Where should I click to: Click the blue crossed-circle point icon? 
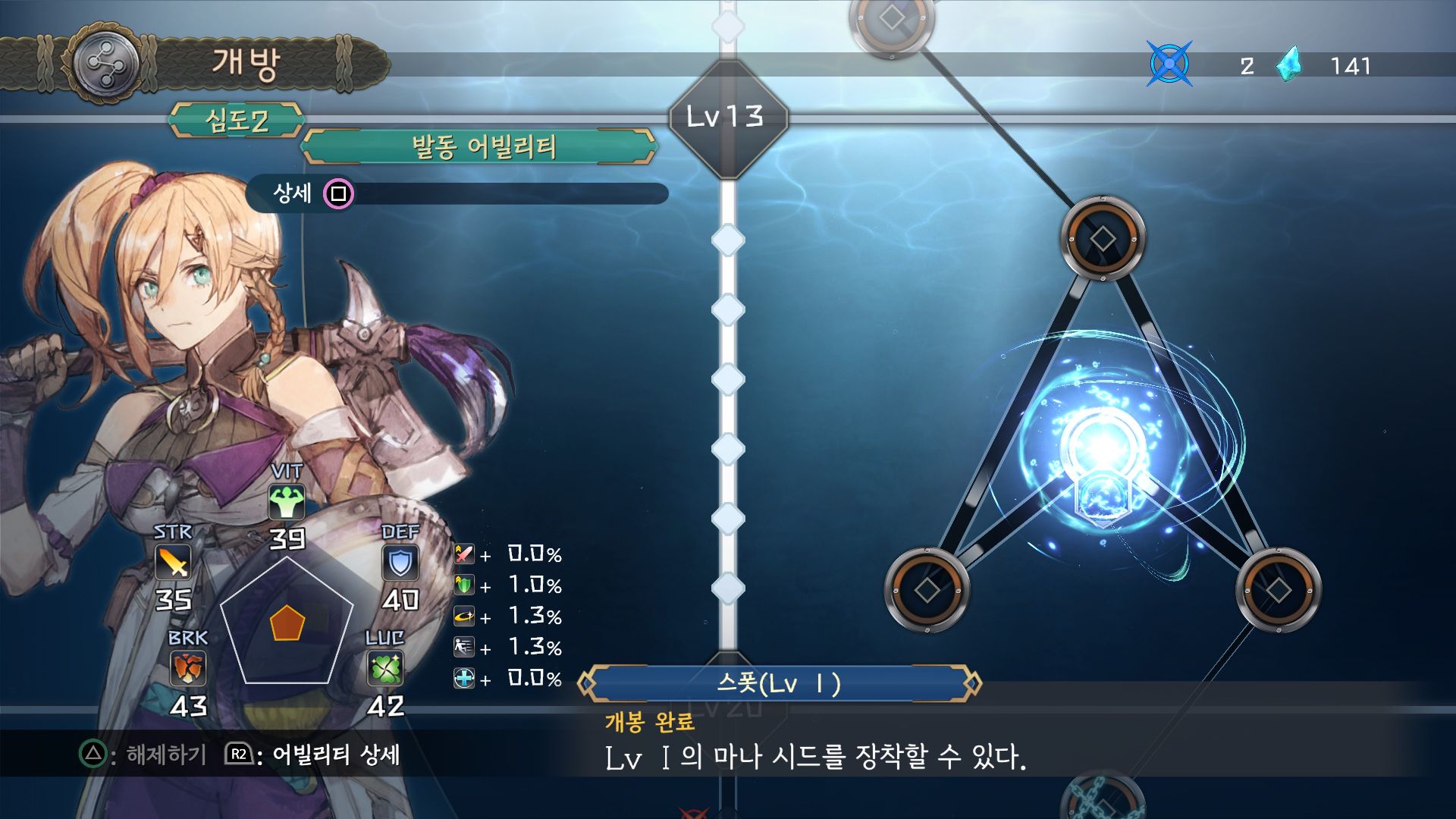coord(1169,64)
